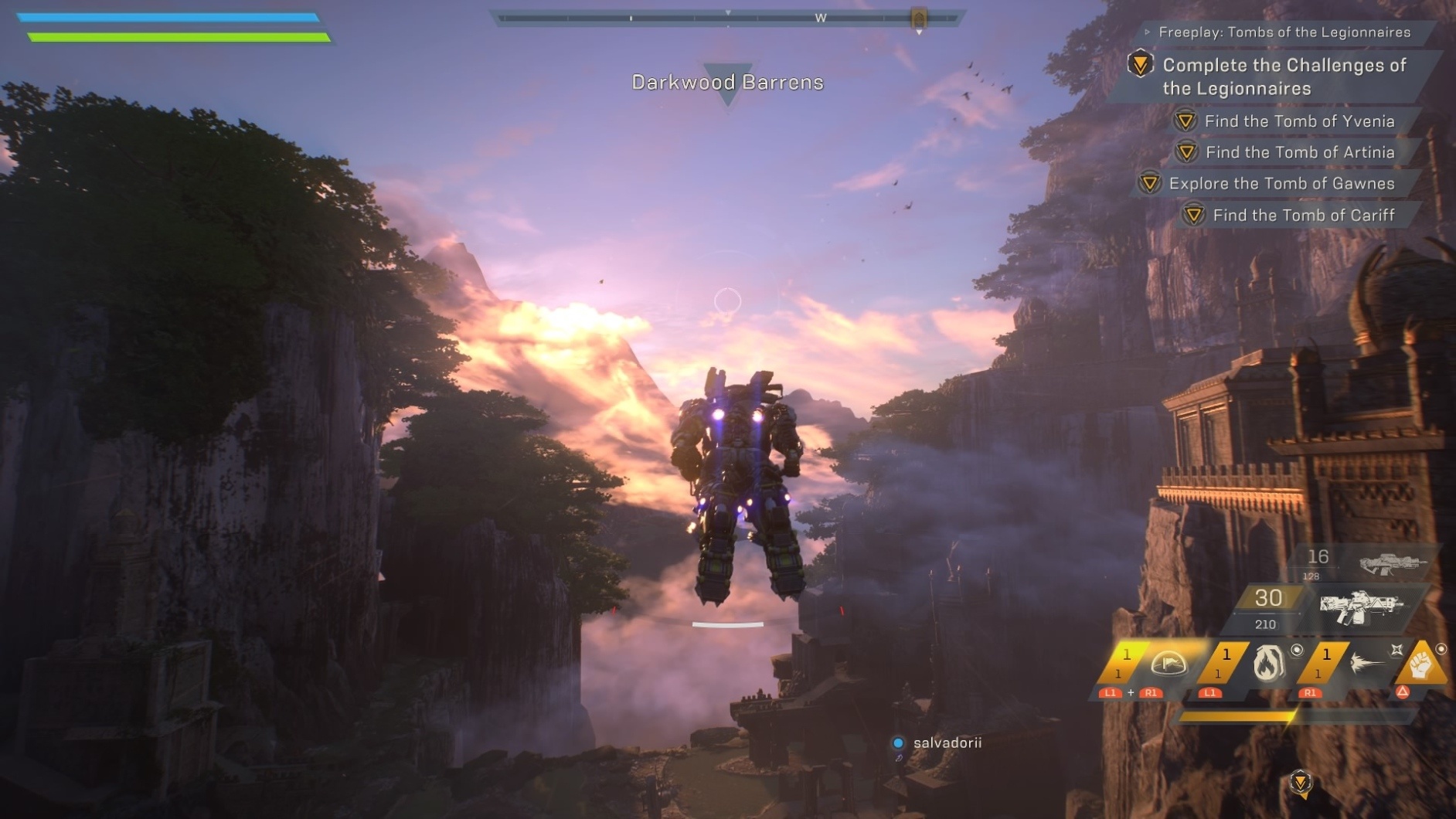The height and width of the screenshot is (819, 1456).
Task: Track the Explore the Tomb of Gawnes objective
Action: (x=1281, y=184)
